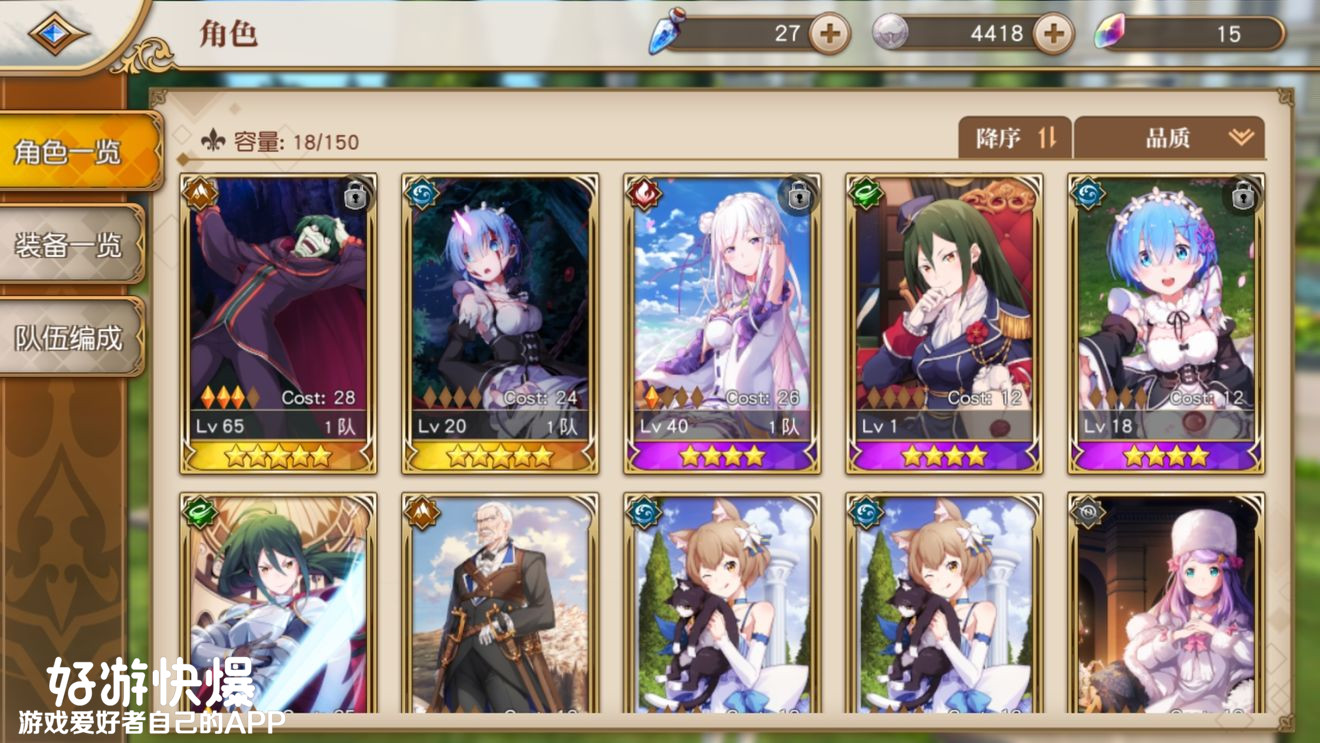Select the white-haired old butler card
Screen dimensions: 1320x743
coord(500,603)
